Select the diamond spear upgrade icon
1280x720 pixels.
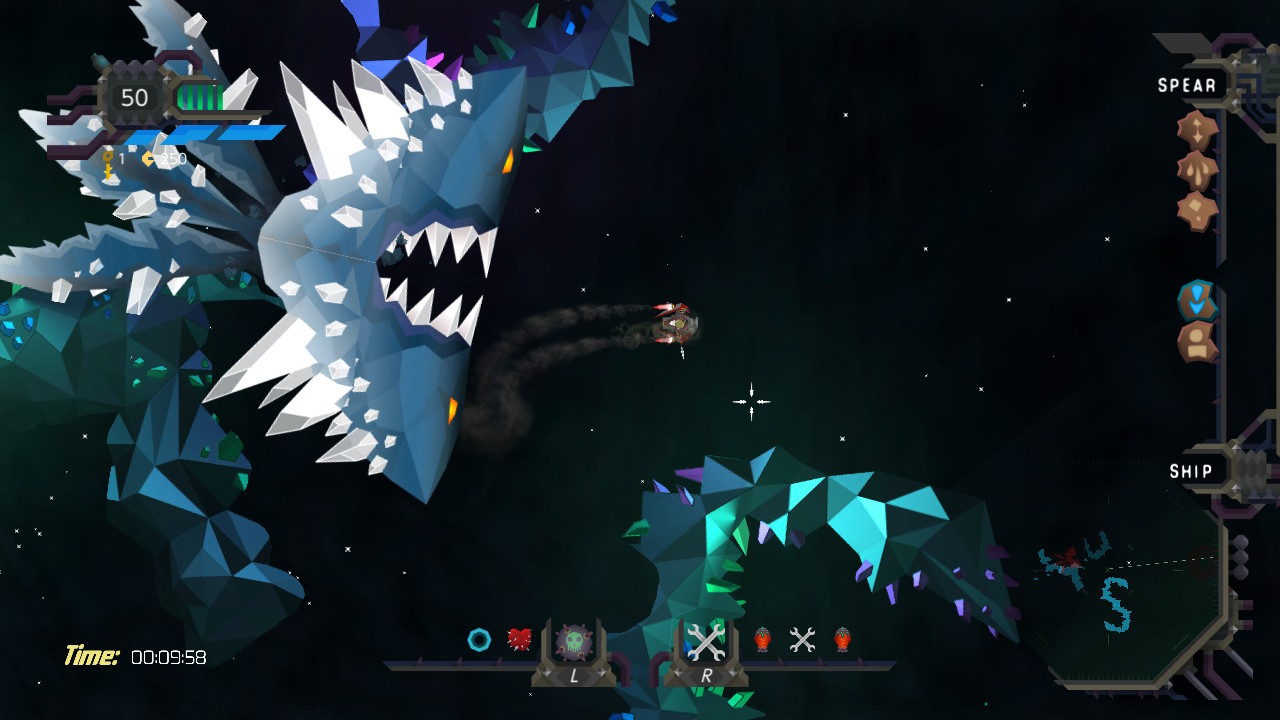click(x=1196, y=209)
